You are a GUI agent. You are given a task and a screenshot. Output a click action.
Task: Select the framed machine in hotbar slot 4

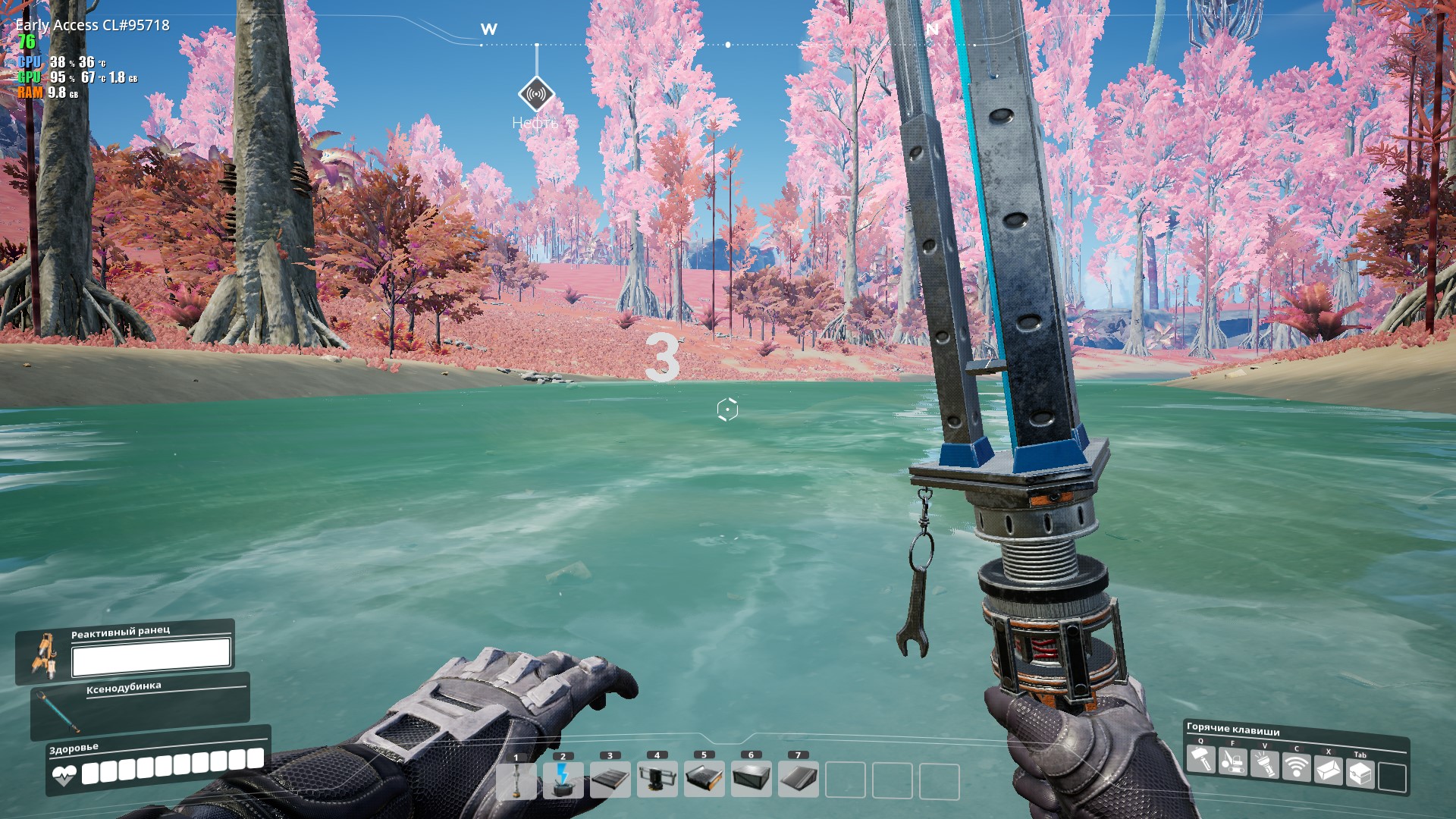point(657,780)
